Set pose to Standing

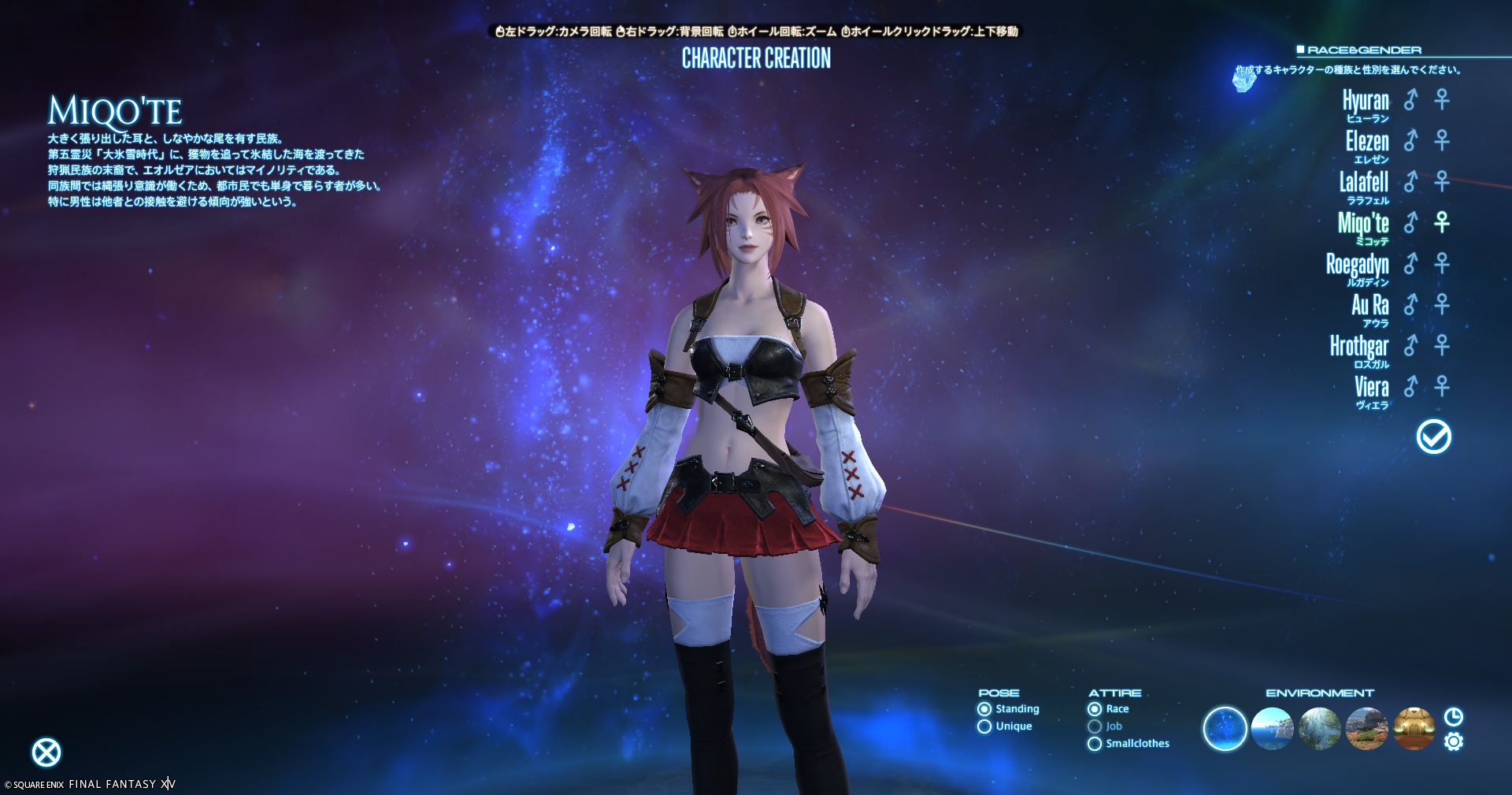pos(984,709)
